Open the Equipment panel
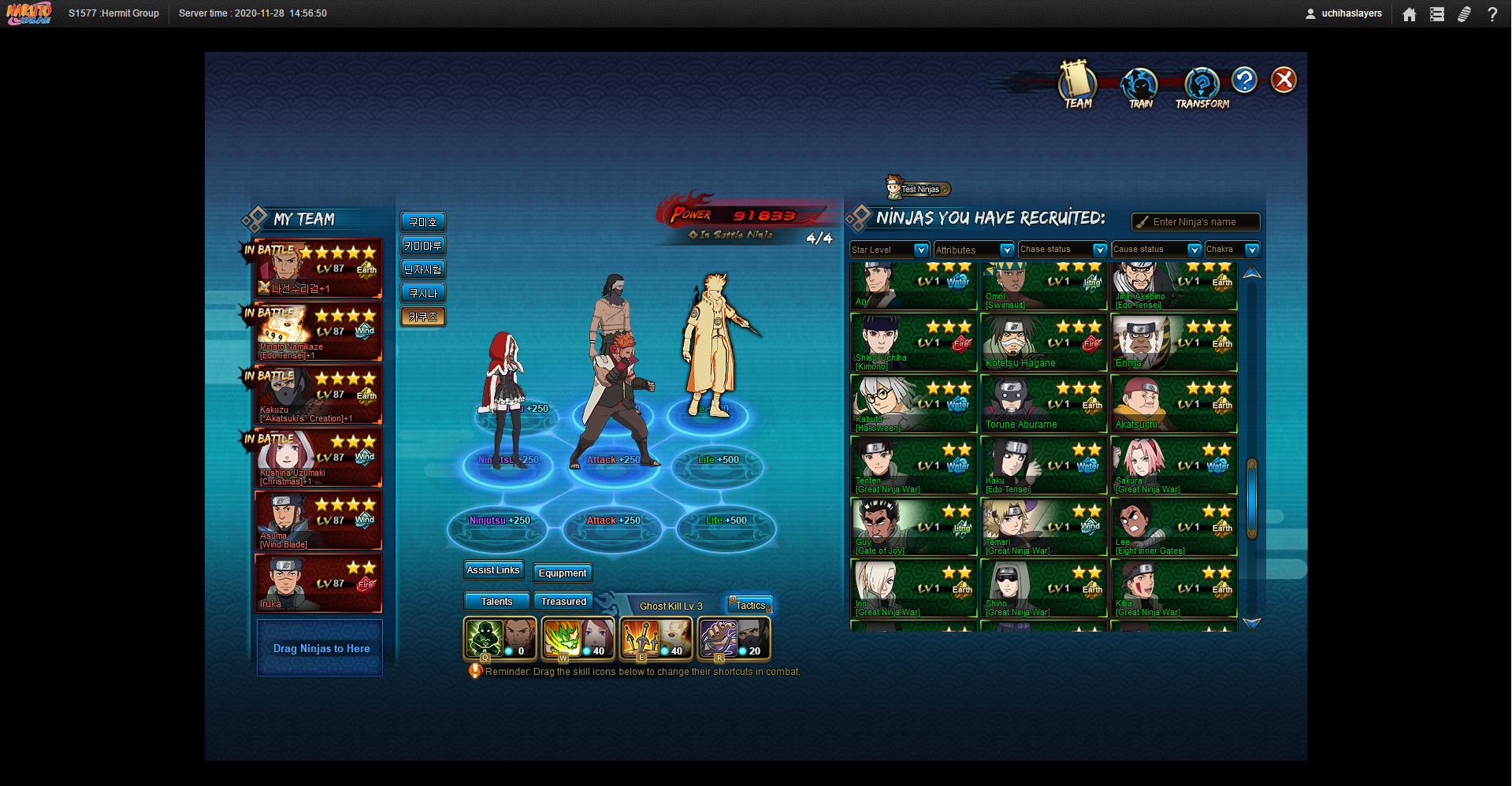 pos(563,573)
